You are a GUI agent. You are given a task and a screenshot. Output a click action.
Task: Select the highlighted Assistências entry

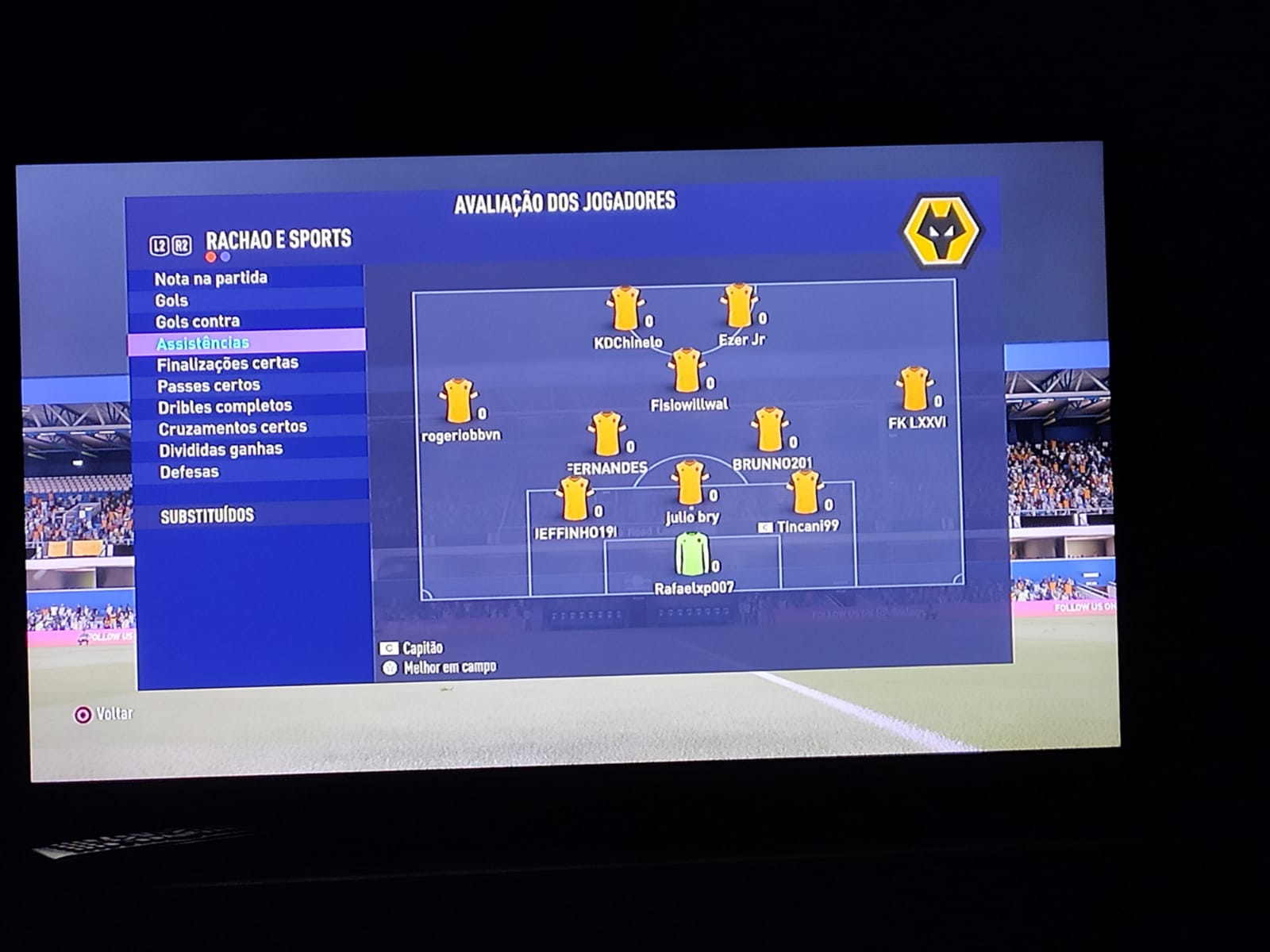pyautogui.click(x=203, y=343)
